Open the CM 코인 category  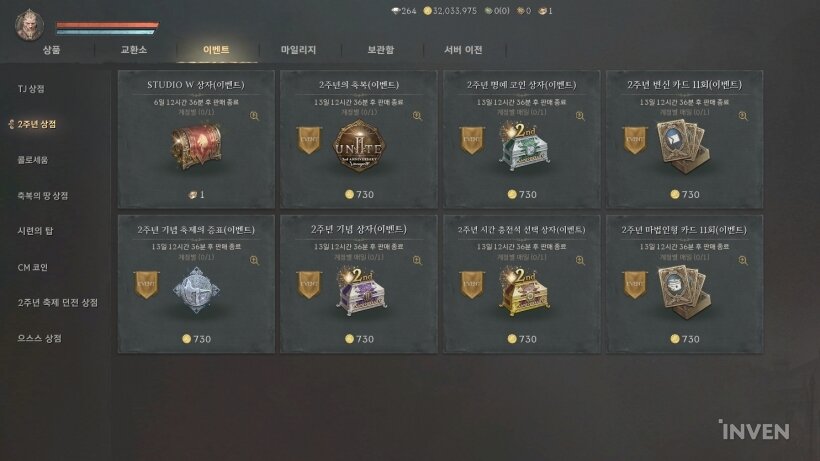coord(32,267)
